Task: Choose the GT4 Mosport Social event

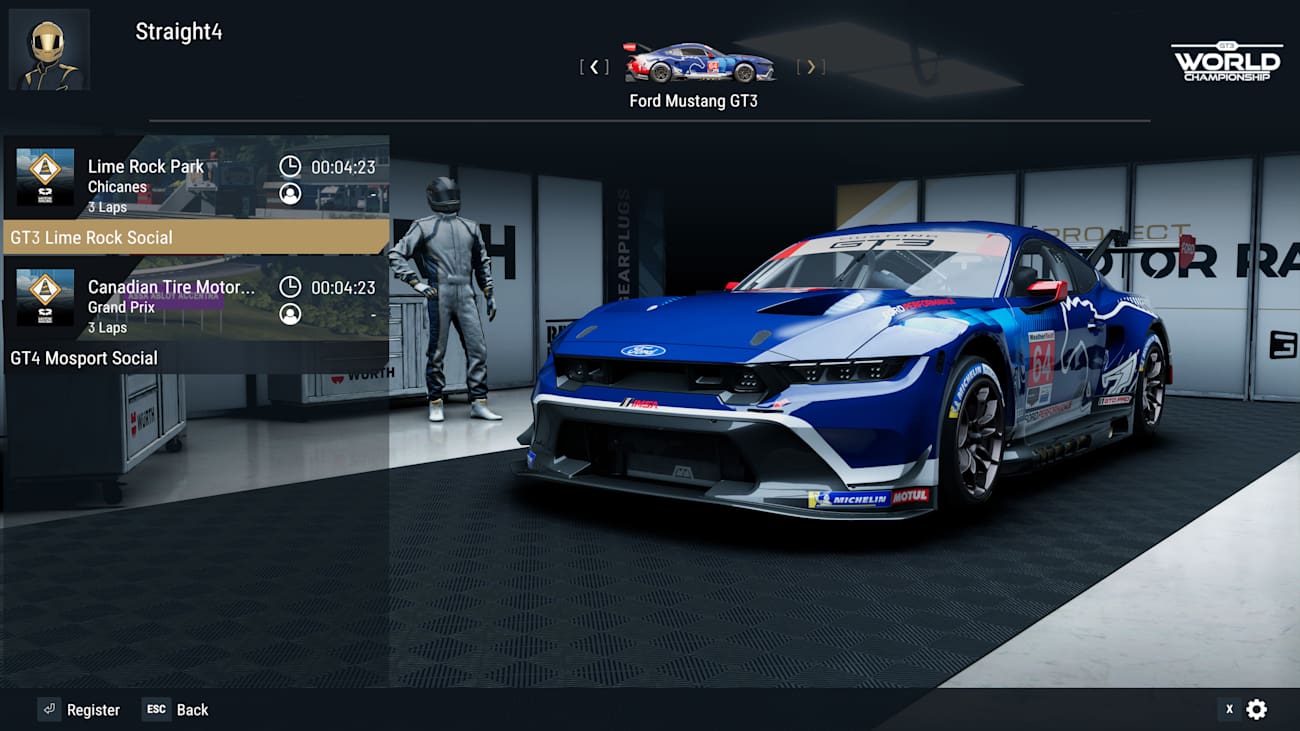Action: click(196, 316)
